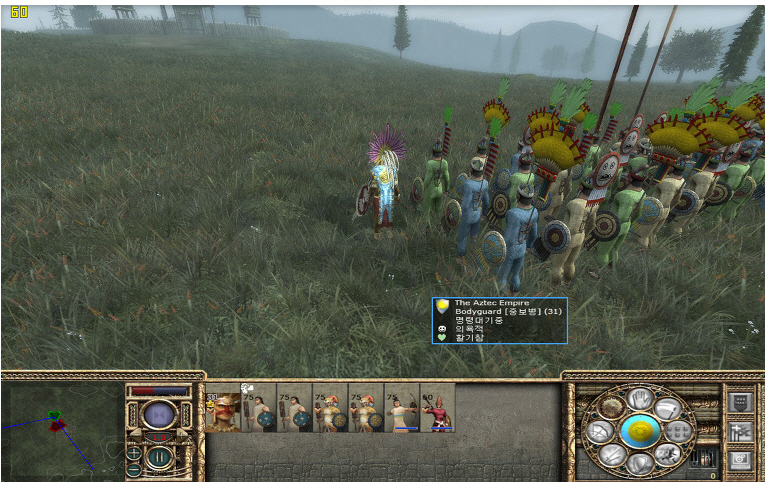Click the shield crest side panel button
Viewport: 772px width, 488px height.
[x=742, y=403]
